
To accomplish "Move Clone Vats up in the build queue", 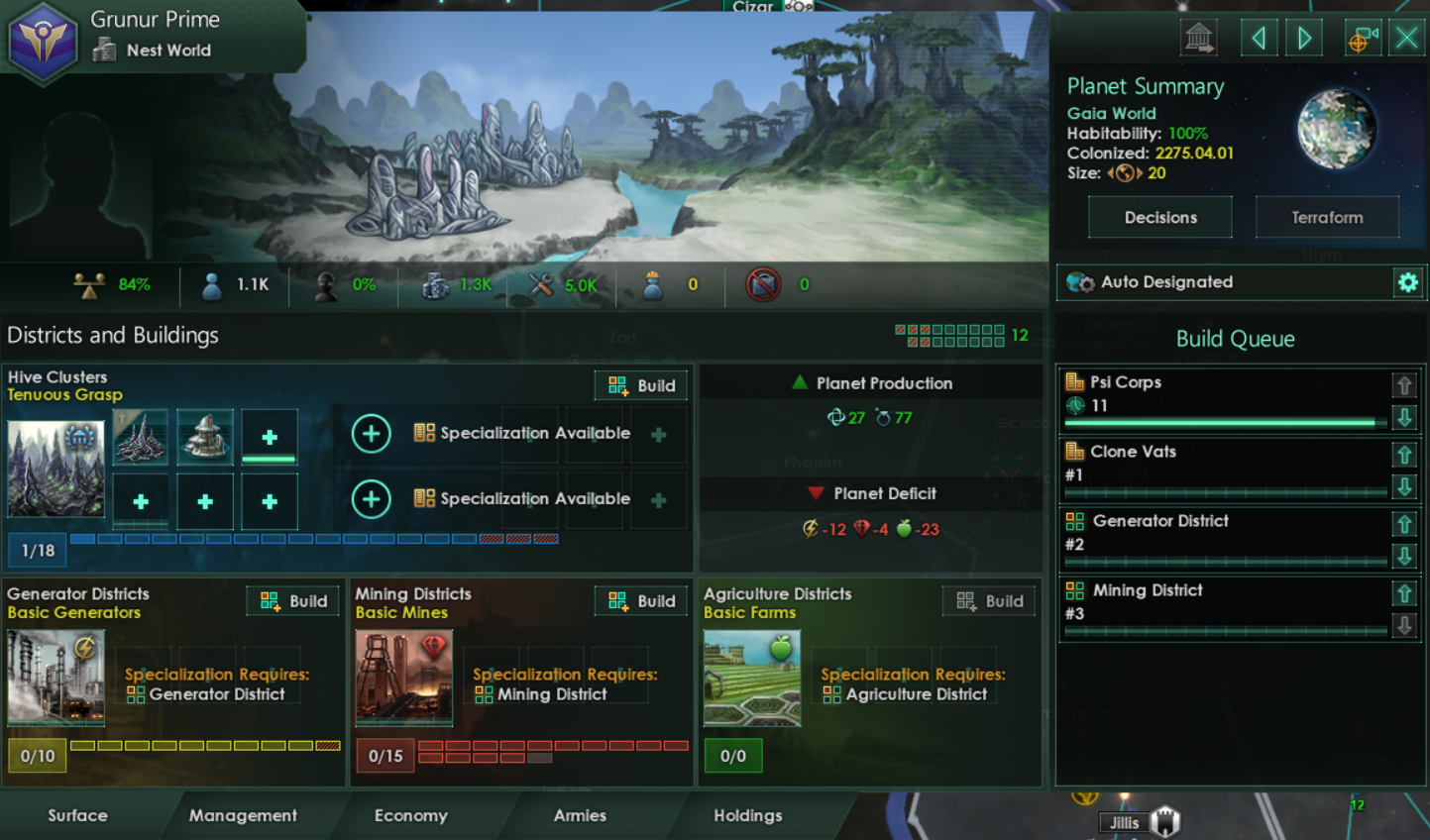I will tap(1405, 455).
